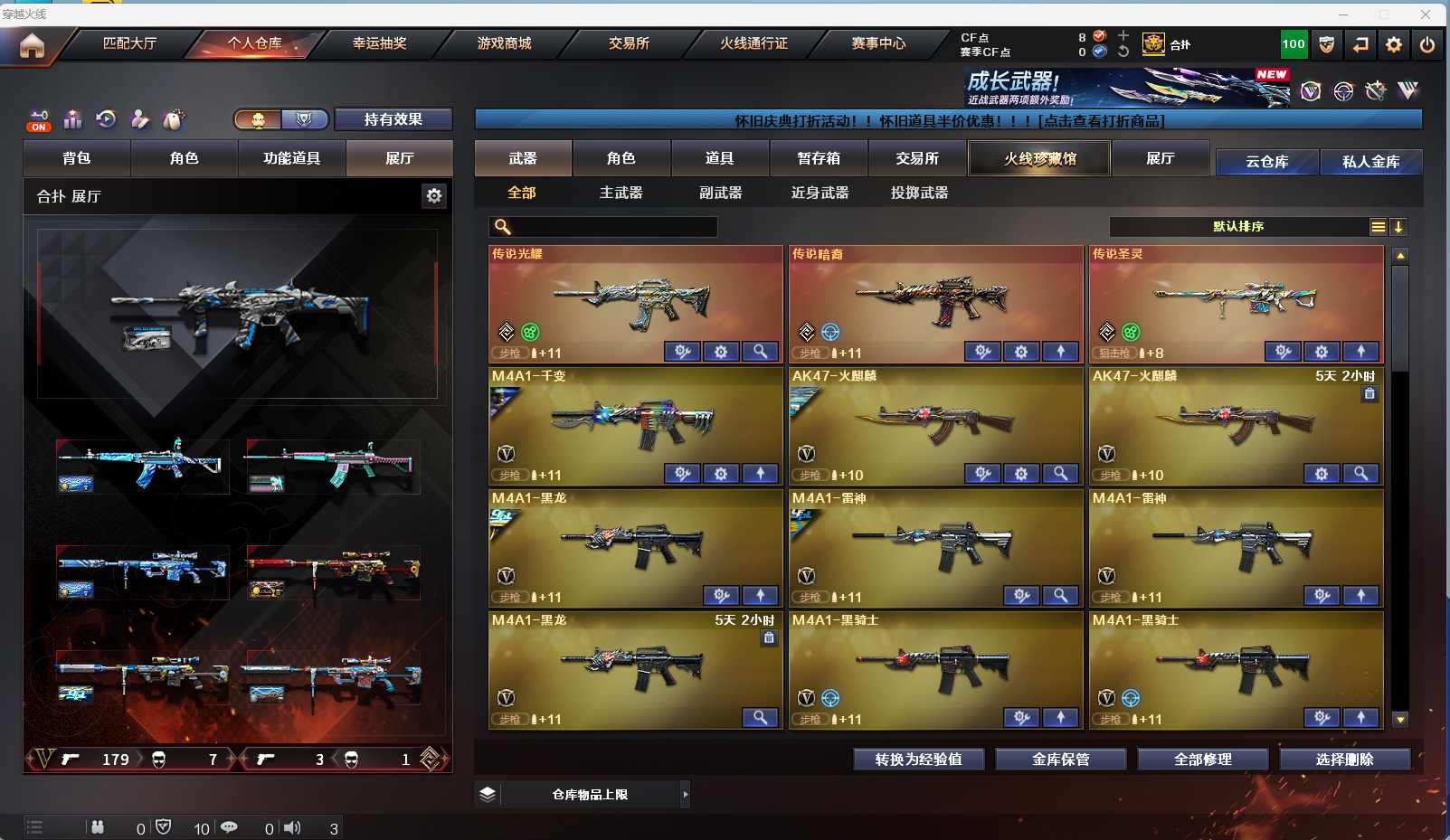Open the 匹配大厅 lobby tab
Screen dimensions: 1450x840
point(129,43)
